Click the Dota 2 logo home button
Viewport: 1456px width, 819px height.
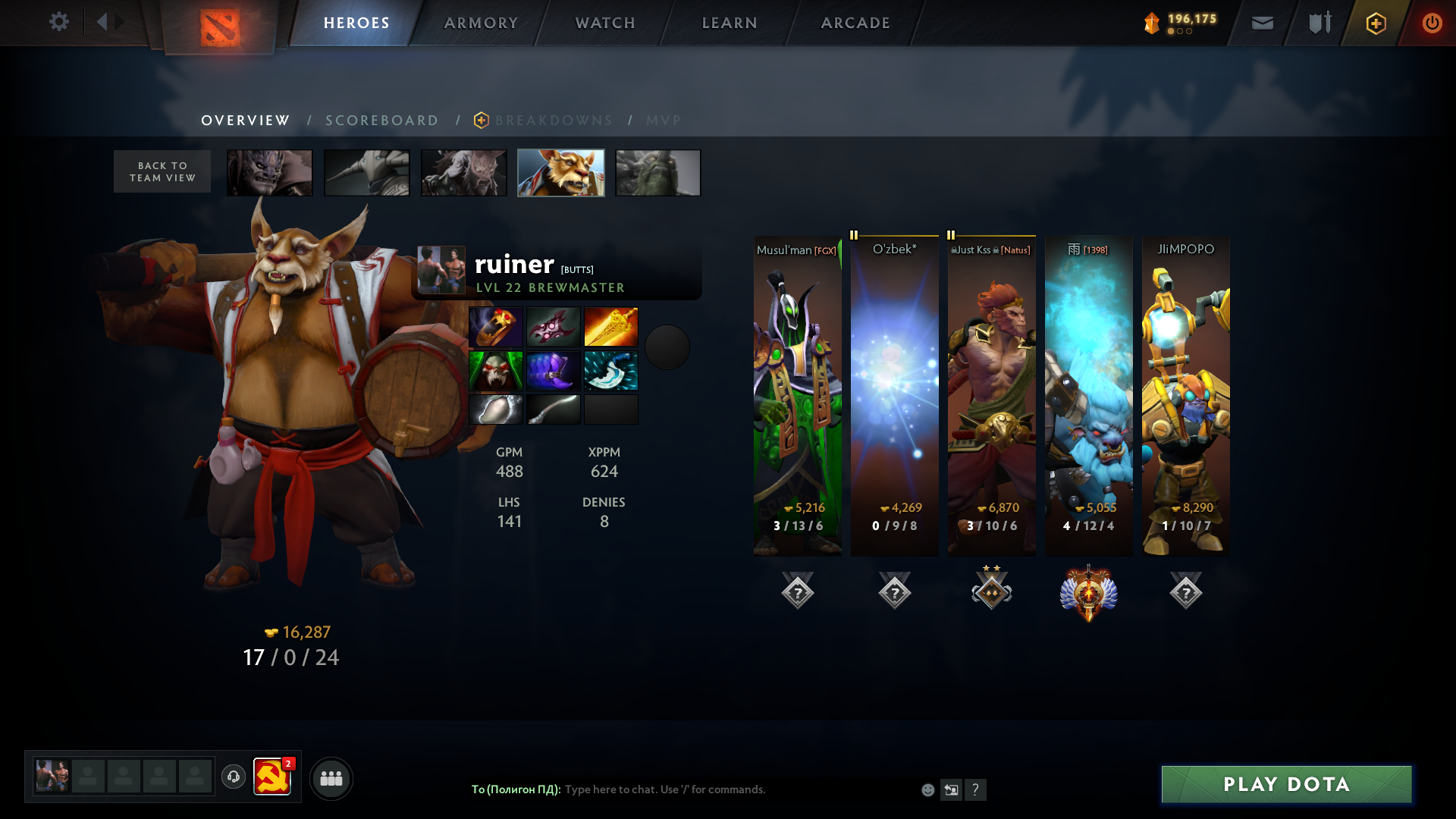pos(220,27)
